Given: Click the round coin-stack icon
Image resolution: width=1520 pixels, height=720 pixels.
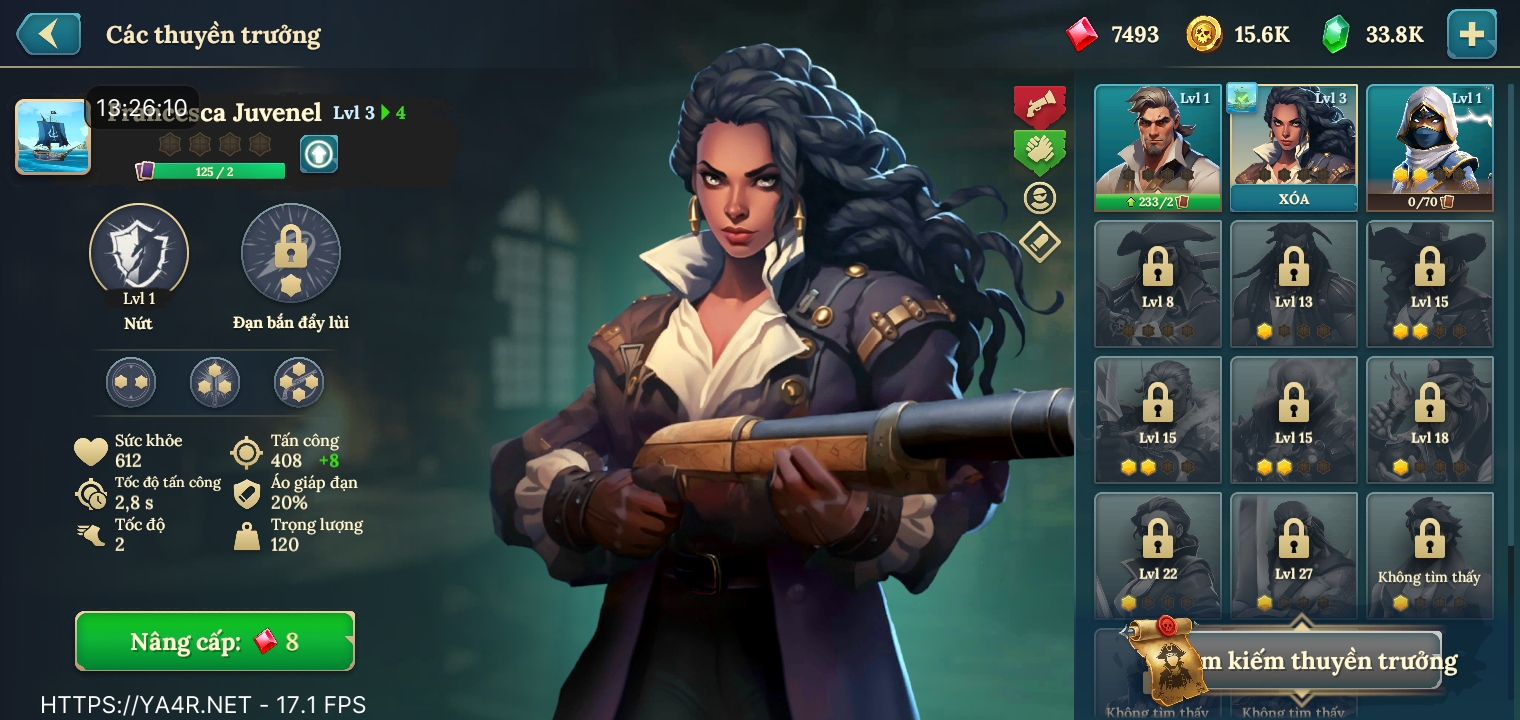Looking at the screenshot, I should 1040,198.
